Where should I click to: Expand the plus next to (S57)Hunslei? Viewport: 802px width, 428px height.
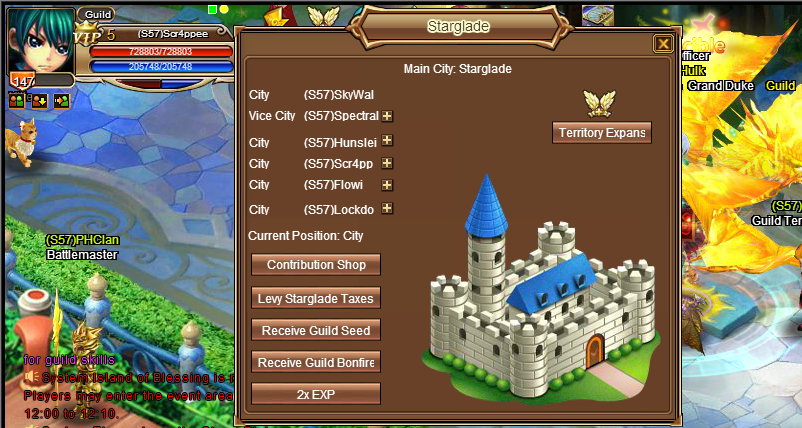pos(387,141)
